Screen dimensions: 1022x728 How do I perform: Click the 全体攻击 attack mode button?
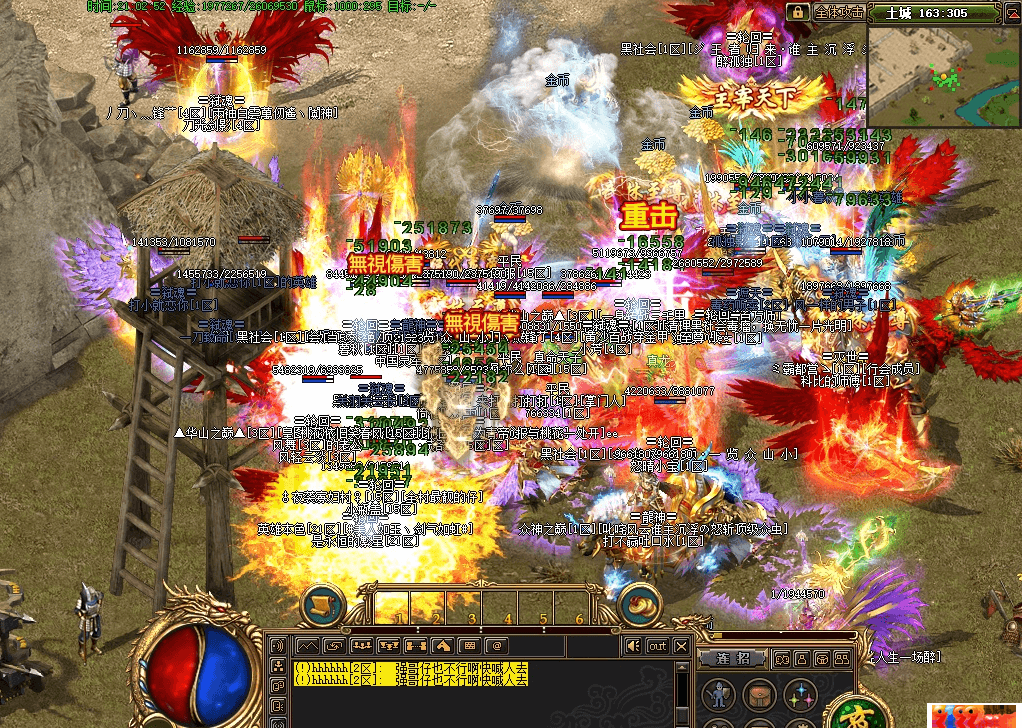pyautogui.click(x=838, y=12)
